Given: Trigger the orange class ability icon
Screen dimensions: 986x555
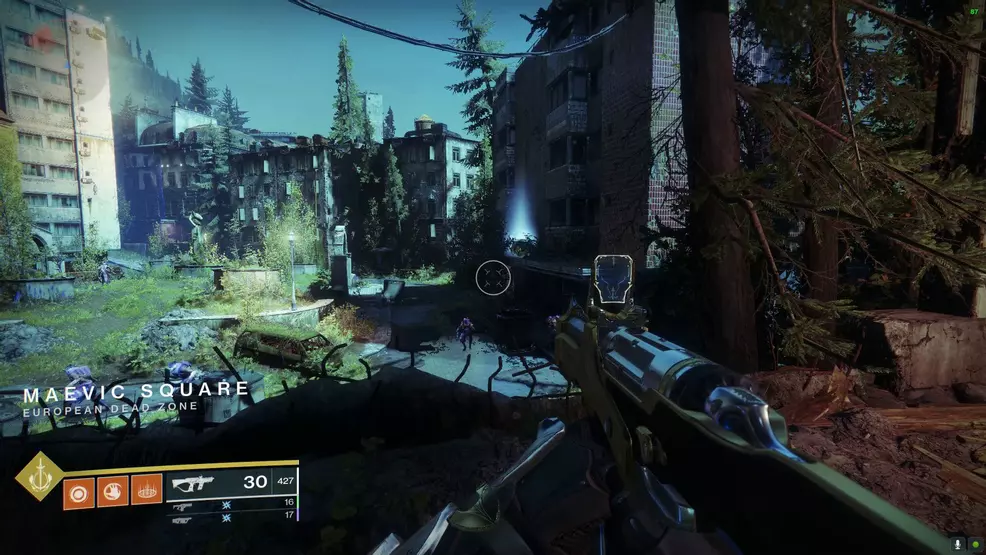Looking at the screenshot, I should [146, 491].
